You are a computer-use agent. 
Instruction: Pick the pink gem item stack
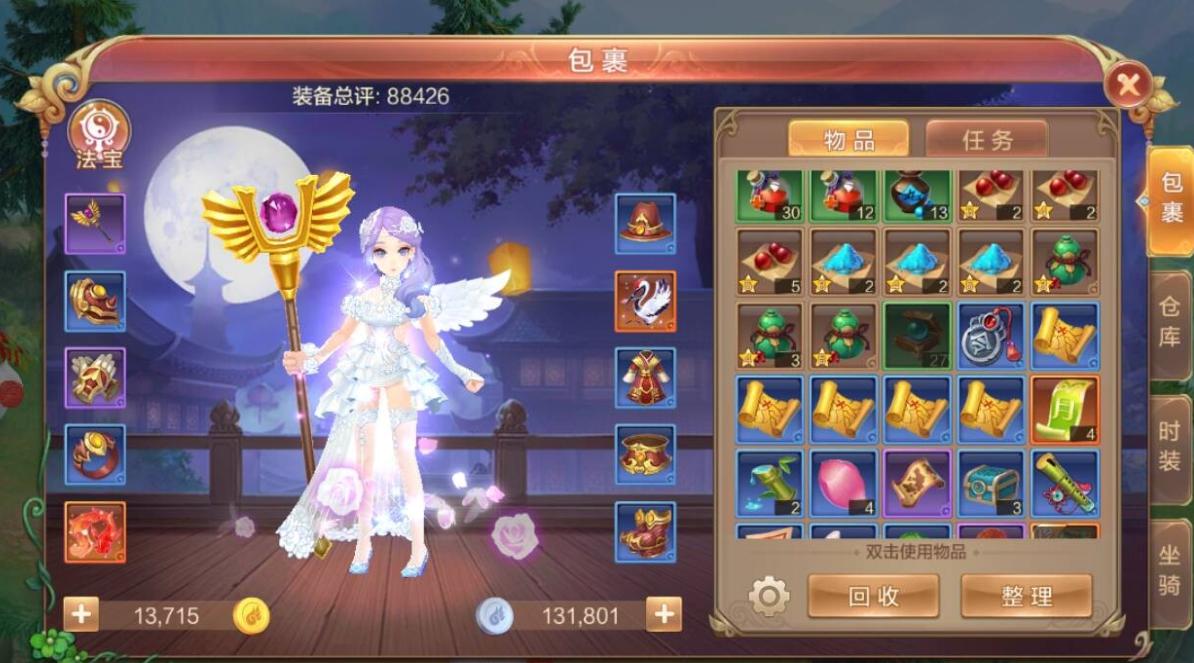(843, 482)
